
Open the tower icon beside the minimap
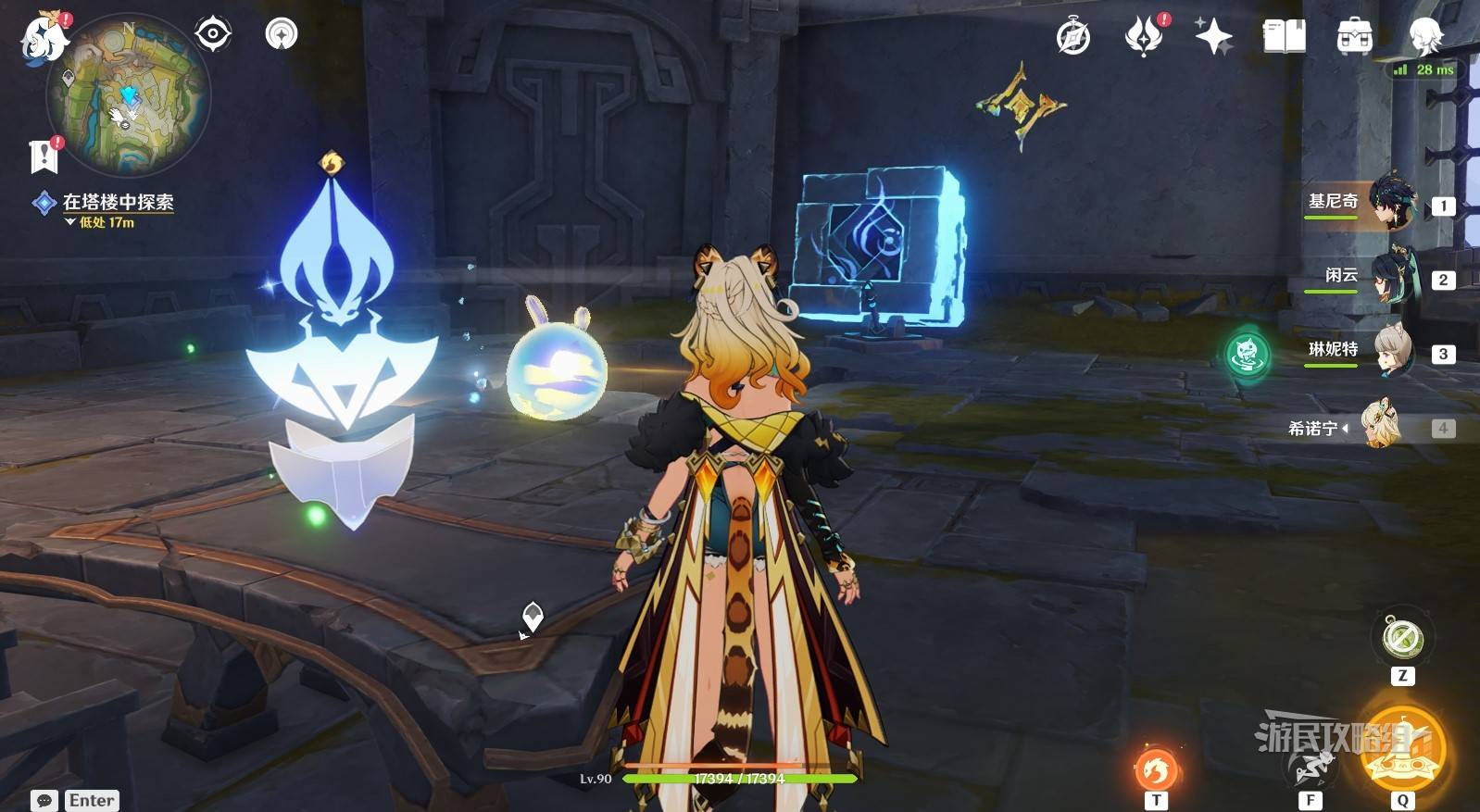pos(282,34)
